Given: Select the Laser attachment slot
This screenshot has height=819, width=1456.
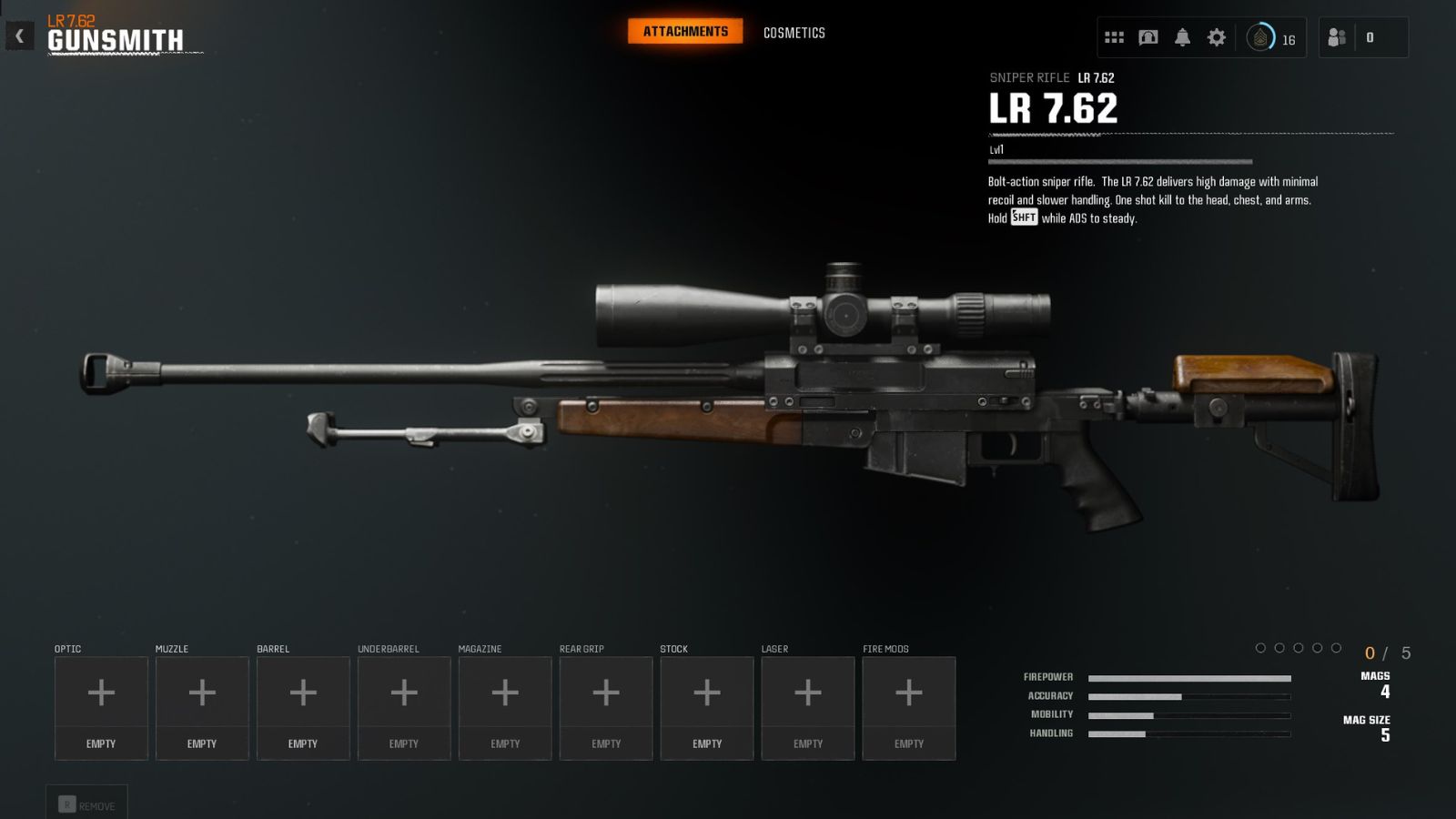Looking at the screenshot, I should click(807, 693).
